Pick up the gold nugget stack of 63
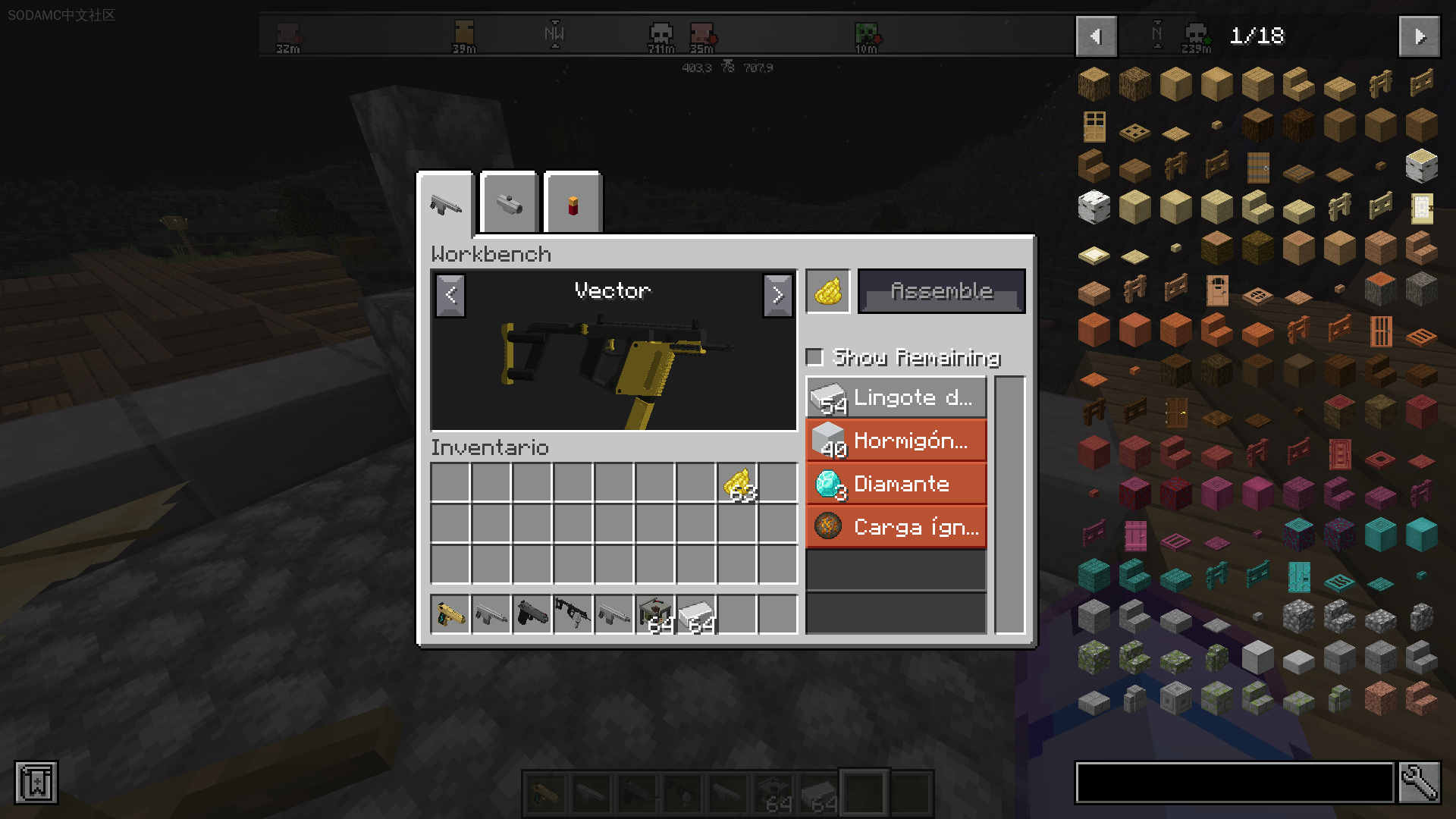This screenshot has width=1456, height=819. [737, 483]
